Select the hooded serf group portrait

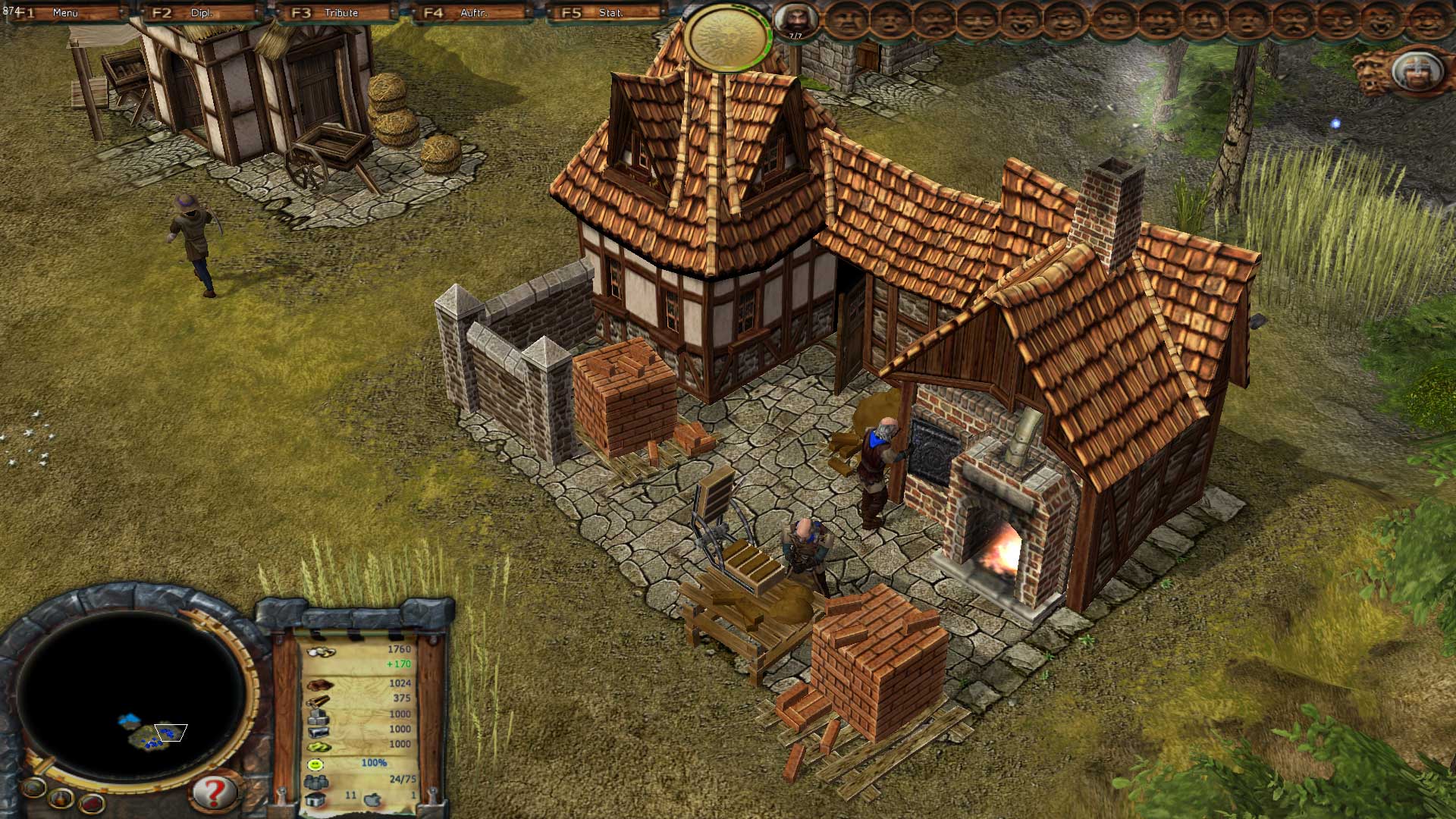[795, 20]
